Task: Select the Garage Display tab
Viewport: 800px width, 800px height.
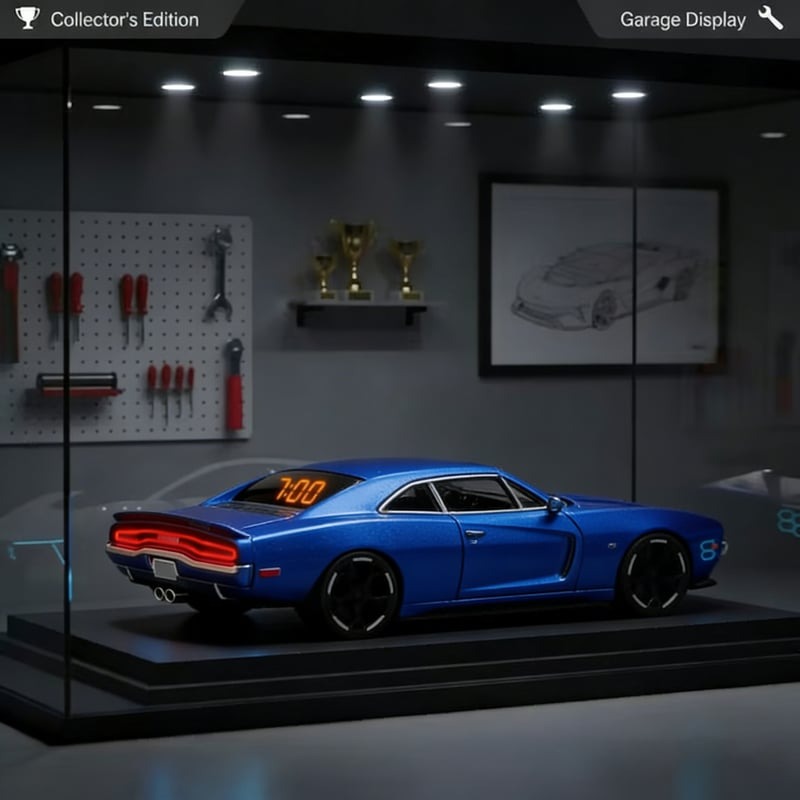Action: coord(695,19)
